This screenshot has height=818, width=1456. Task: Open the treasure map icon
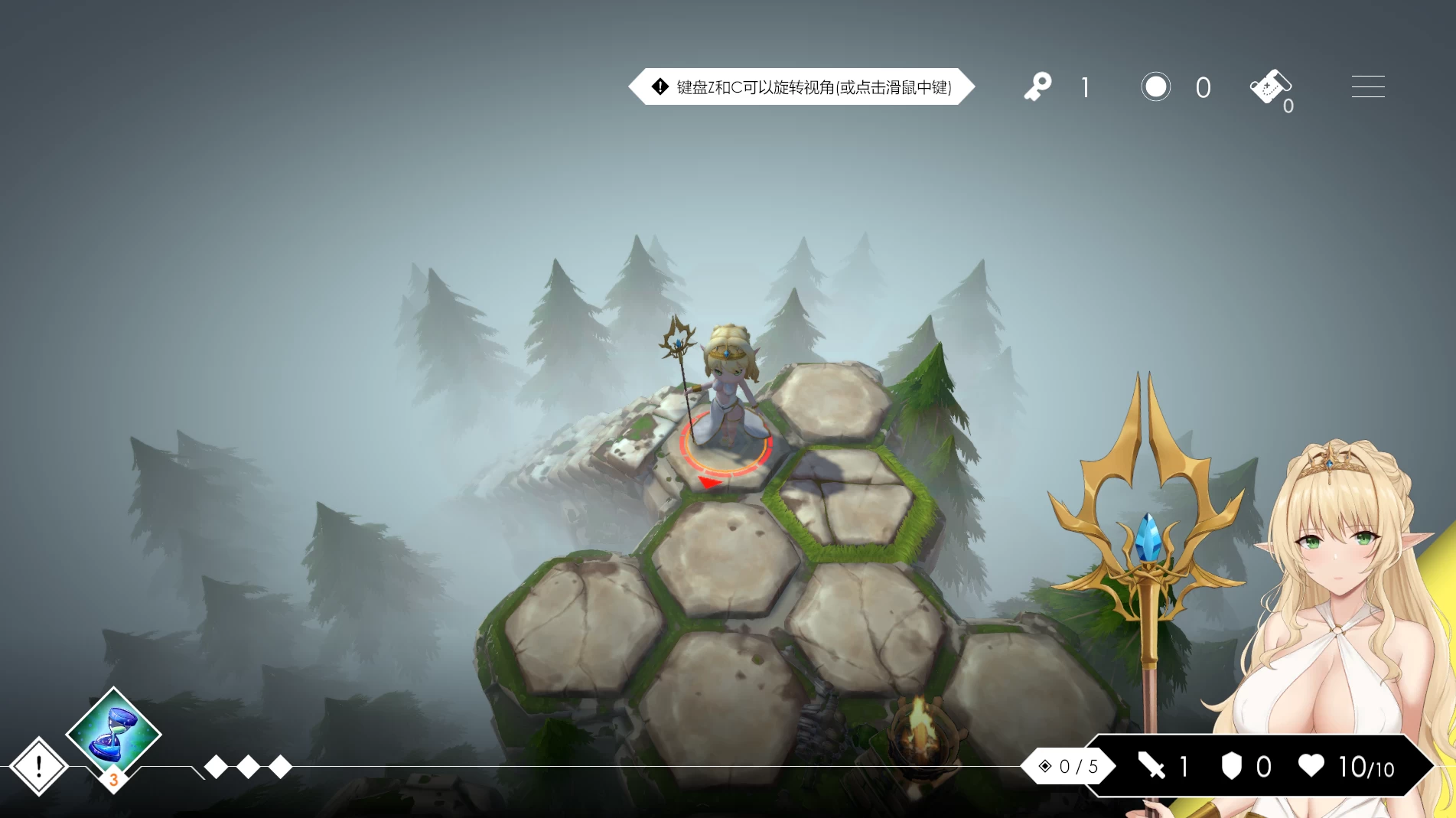(x=1271, y=84)
